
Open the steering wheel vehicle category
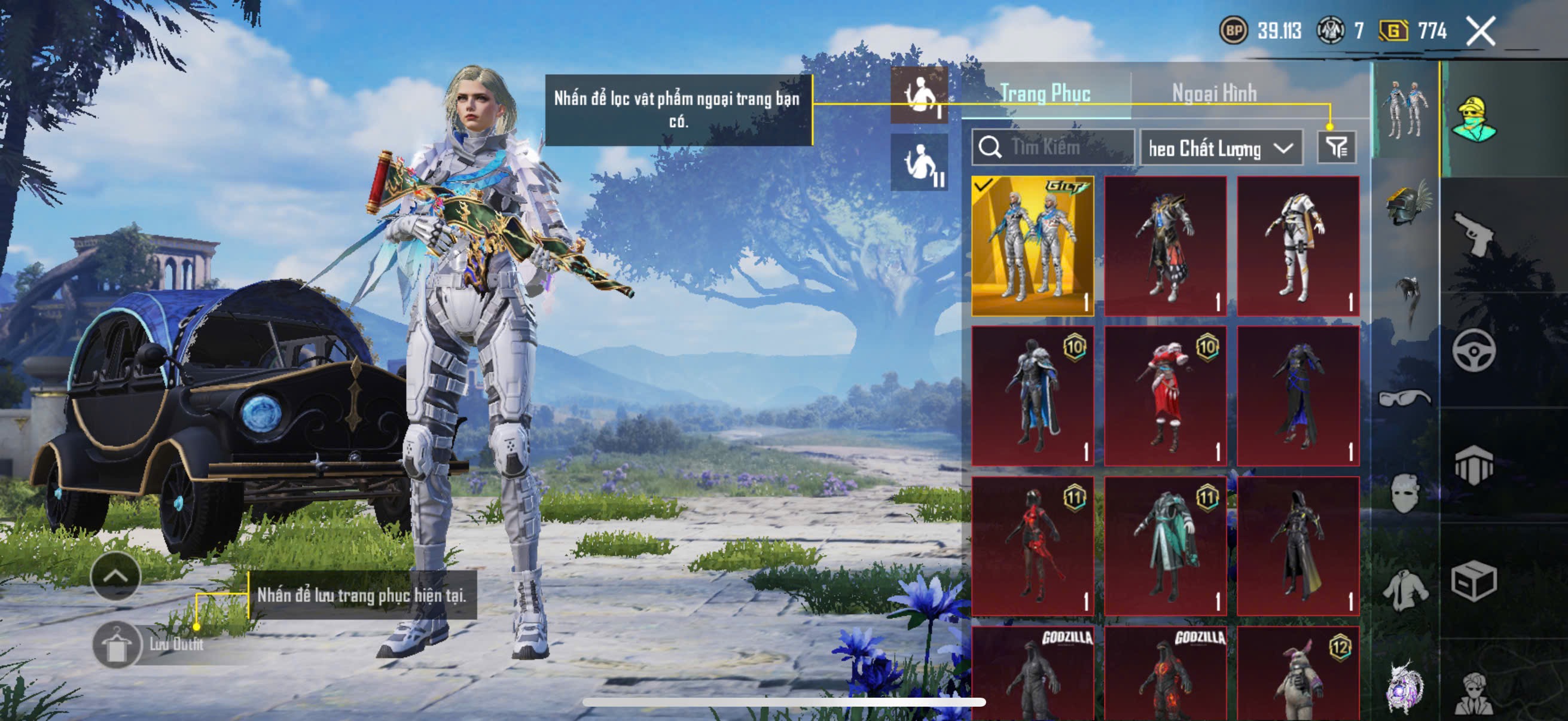(x=1474, y=350)
